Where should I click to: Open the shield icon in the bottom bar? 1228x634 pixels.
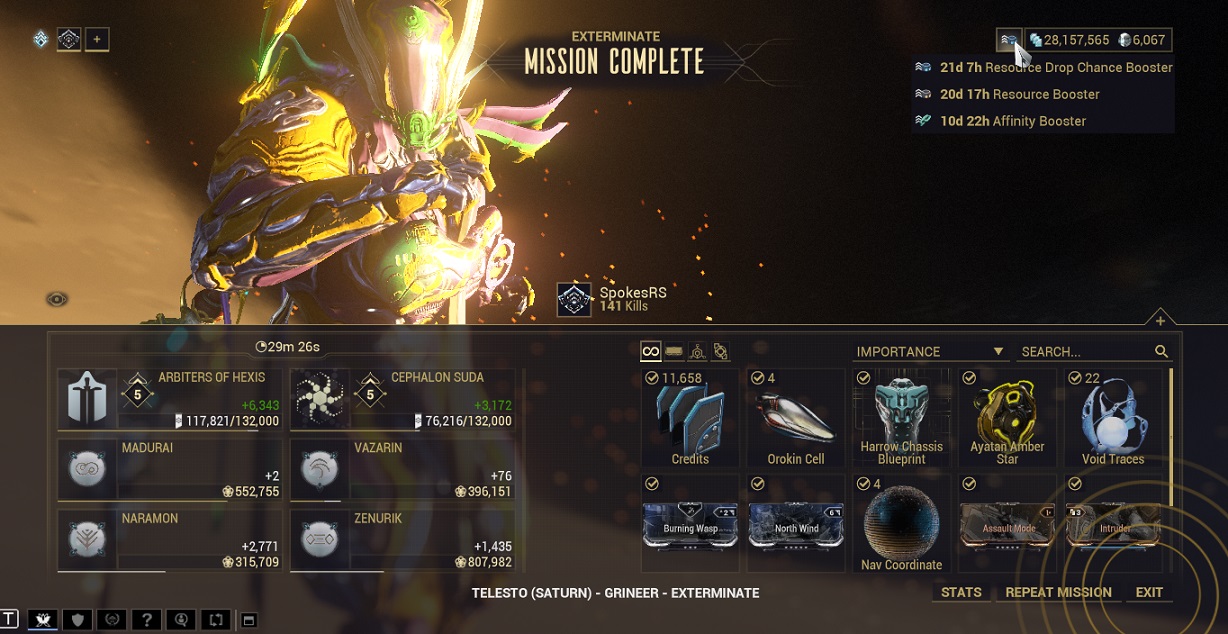(77, 620)
